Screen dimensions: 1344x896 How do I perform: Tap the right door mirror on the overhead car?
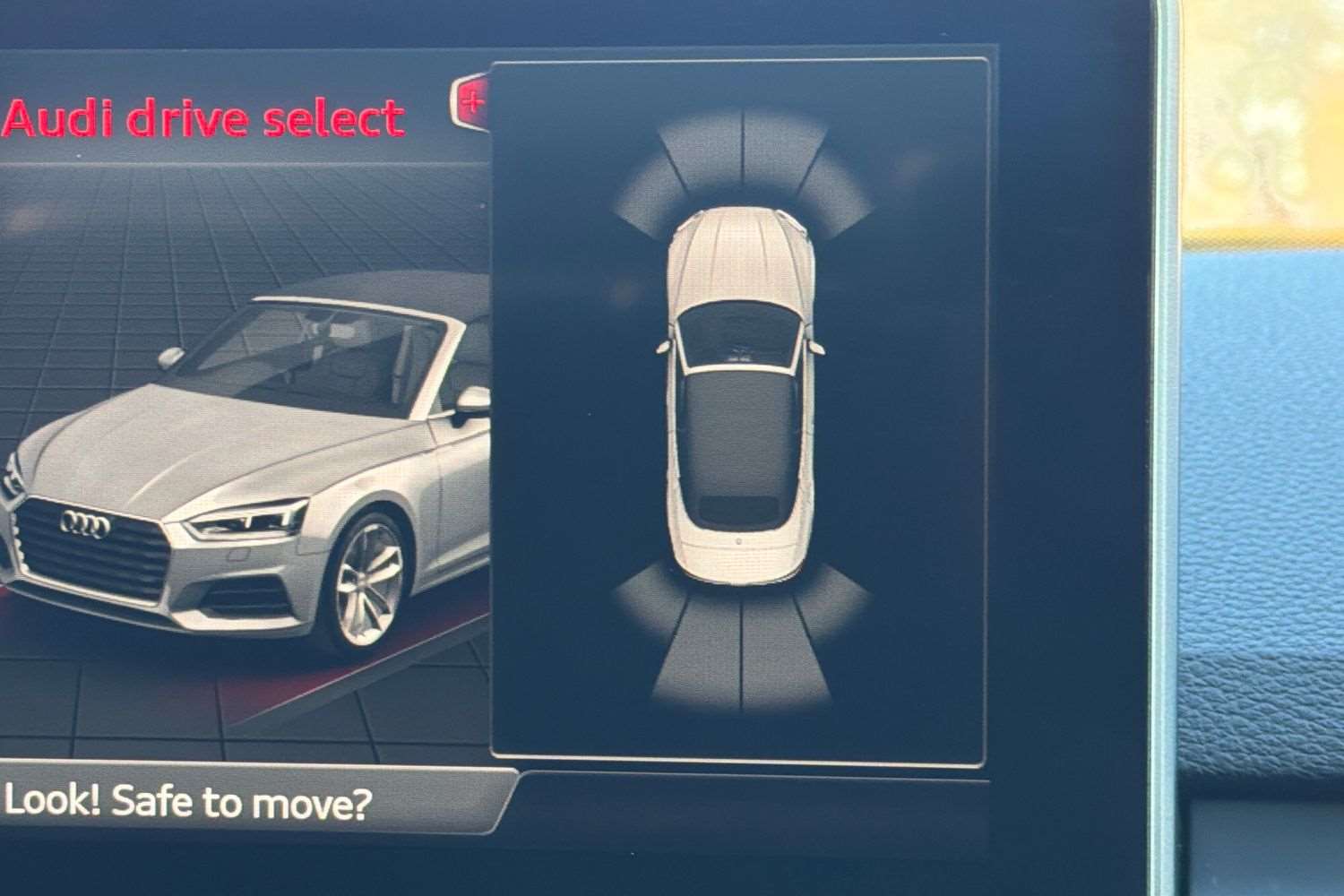click(815, 345)
